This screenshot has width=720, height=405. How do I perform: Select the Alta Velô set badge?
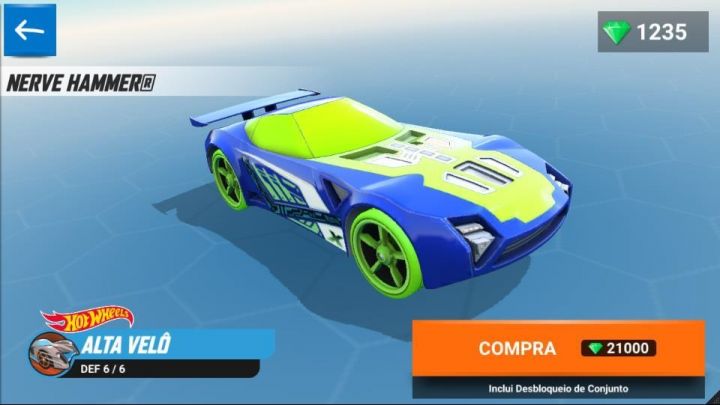[150, 350]
